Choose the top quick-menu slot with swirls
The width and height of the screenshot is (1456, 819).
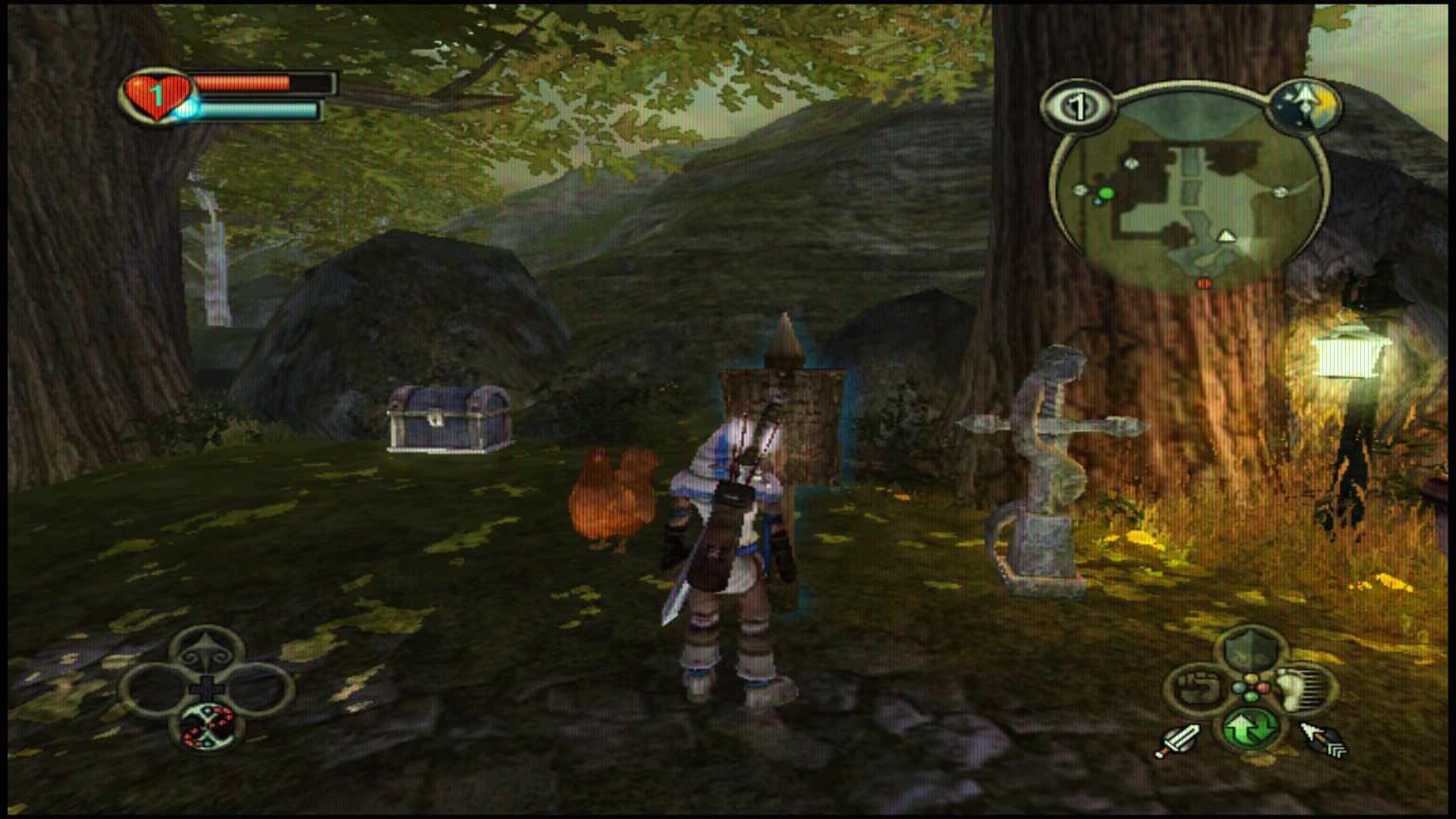pyautogui.click(x=207, y=652)
